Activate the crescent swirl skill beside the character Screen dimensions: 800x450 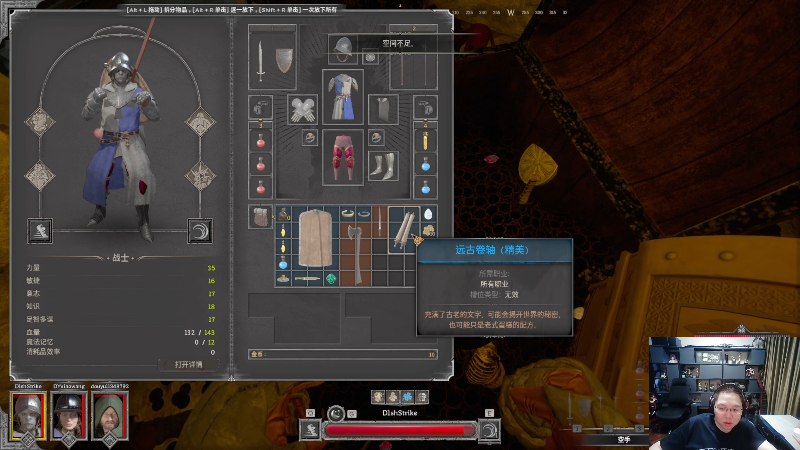[200, 231]
